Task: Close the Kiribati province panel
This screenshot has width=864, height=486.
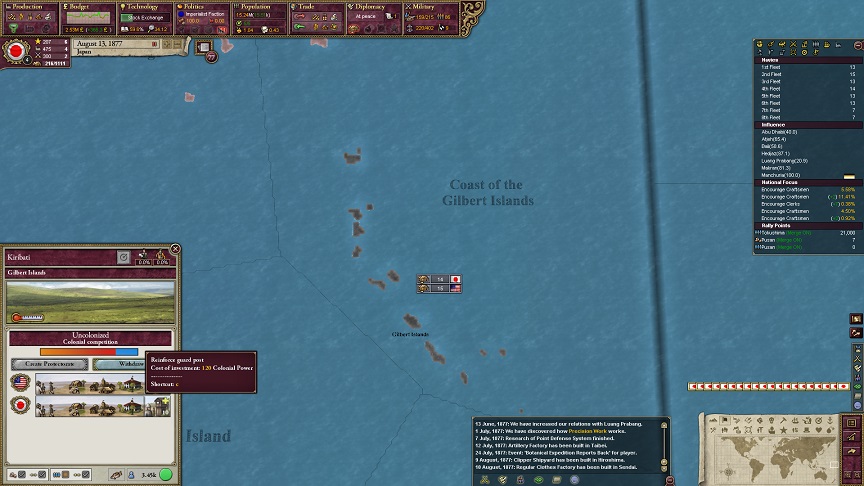Action: (x=175, y=249)
